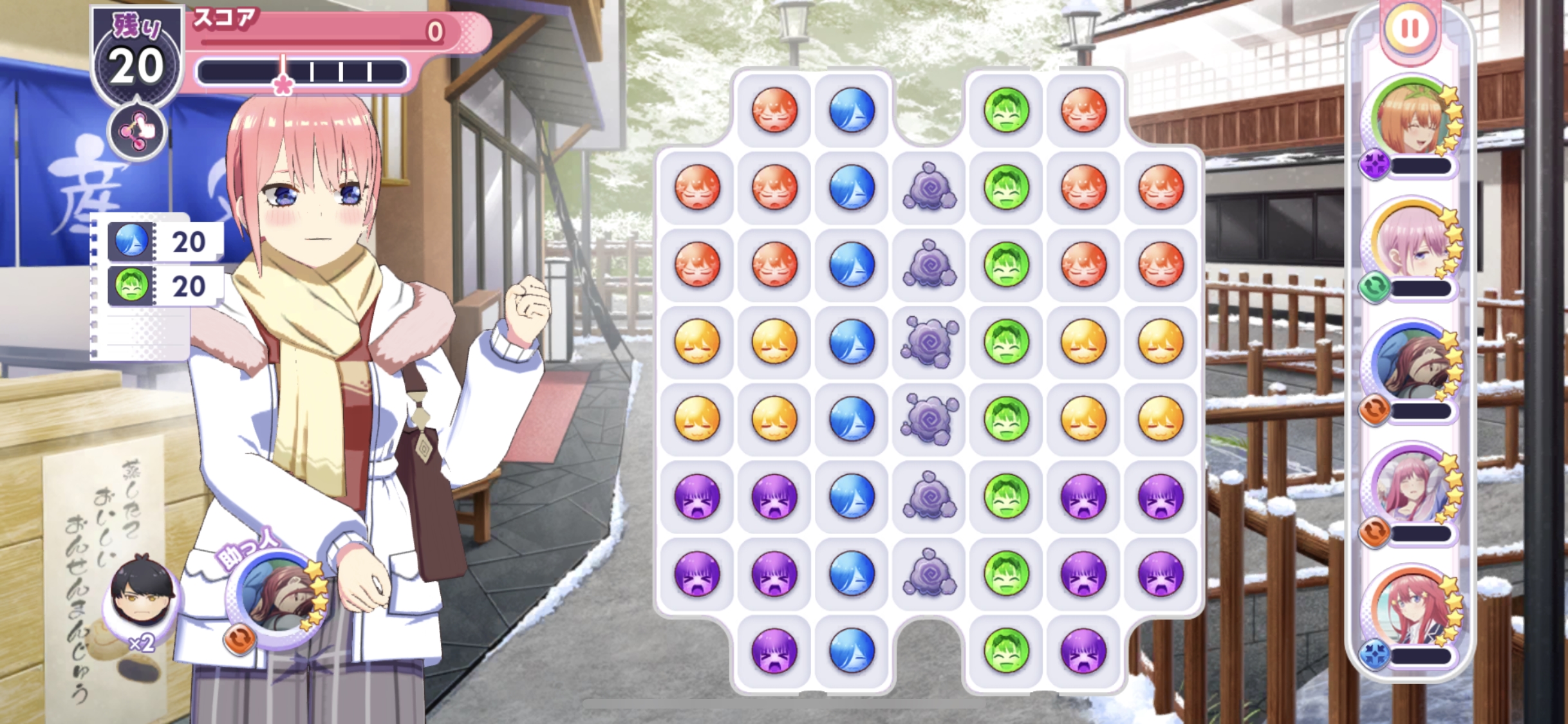Toggle the pink linked-nodes hand icon
The height and width of the screenshot is (724, 1568).
coord(137,132)
